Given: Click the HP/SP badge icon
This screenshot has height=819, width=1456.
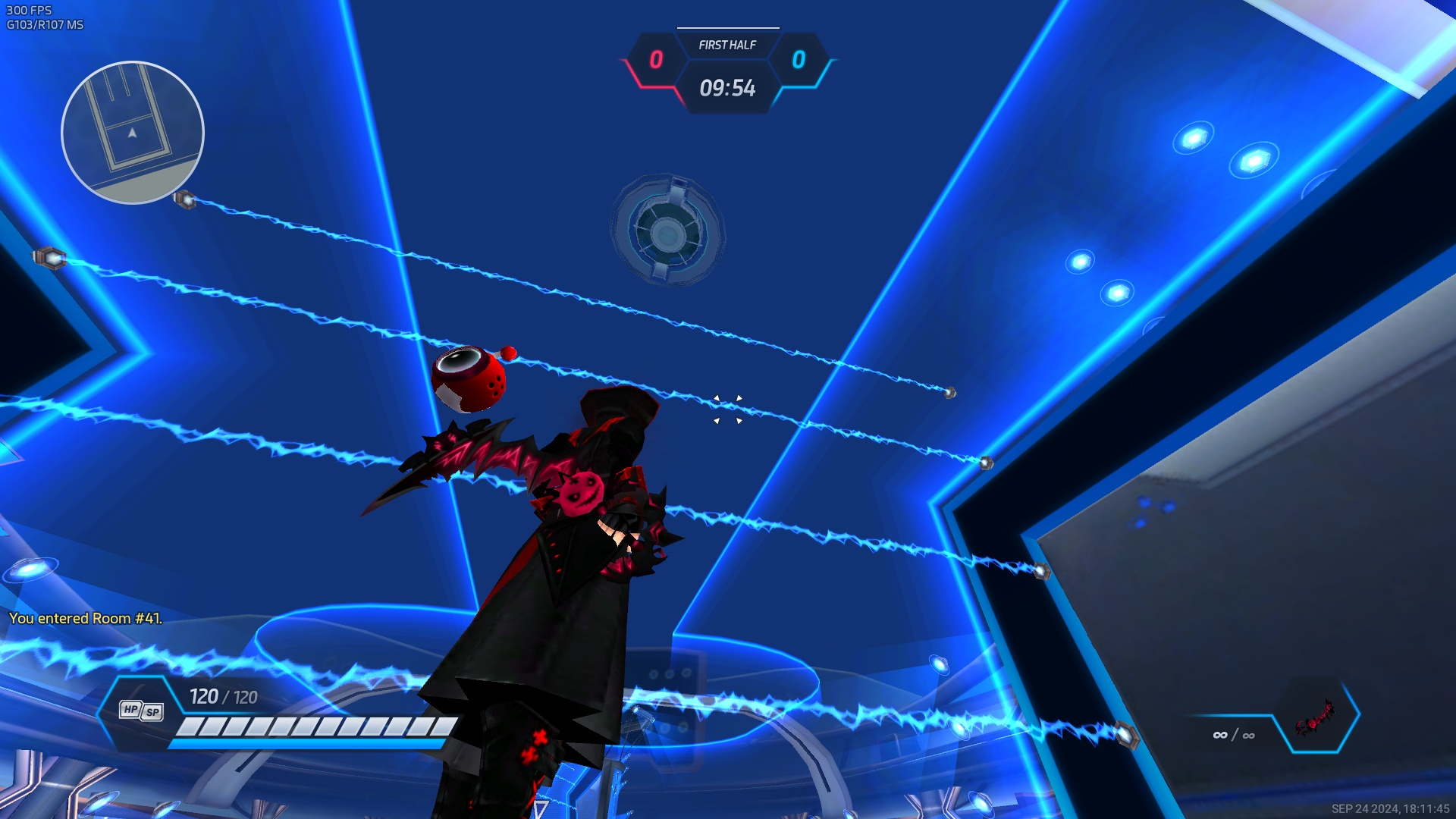Looking at the screenshot, I should 141,711.
